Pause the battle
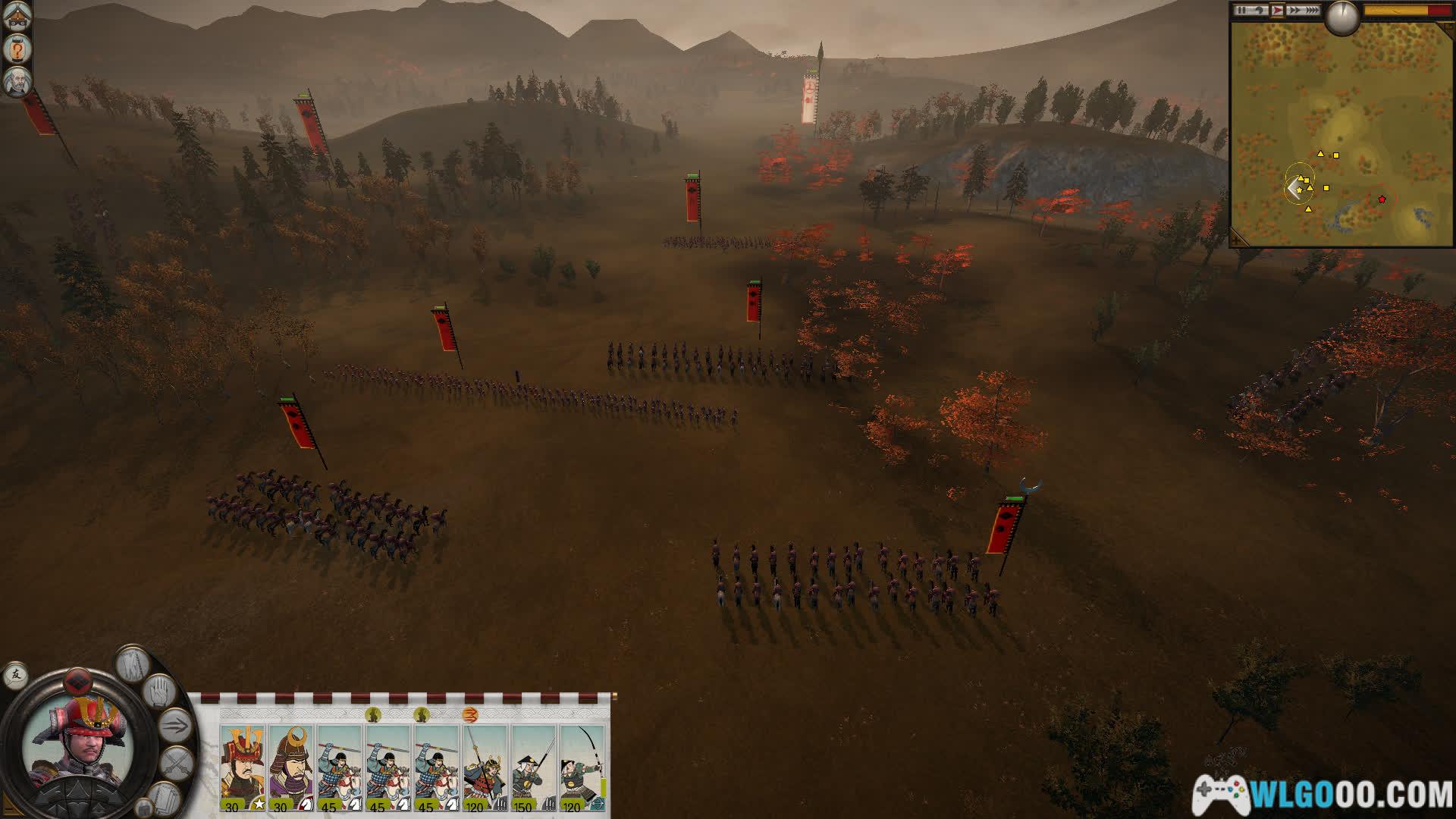The height and width of the screenshot is (819, 1456). [1241, 11]
